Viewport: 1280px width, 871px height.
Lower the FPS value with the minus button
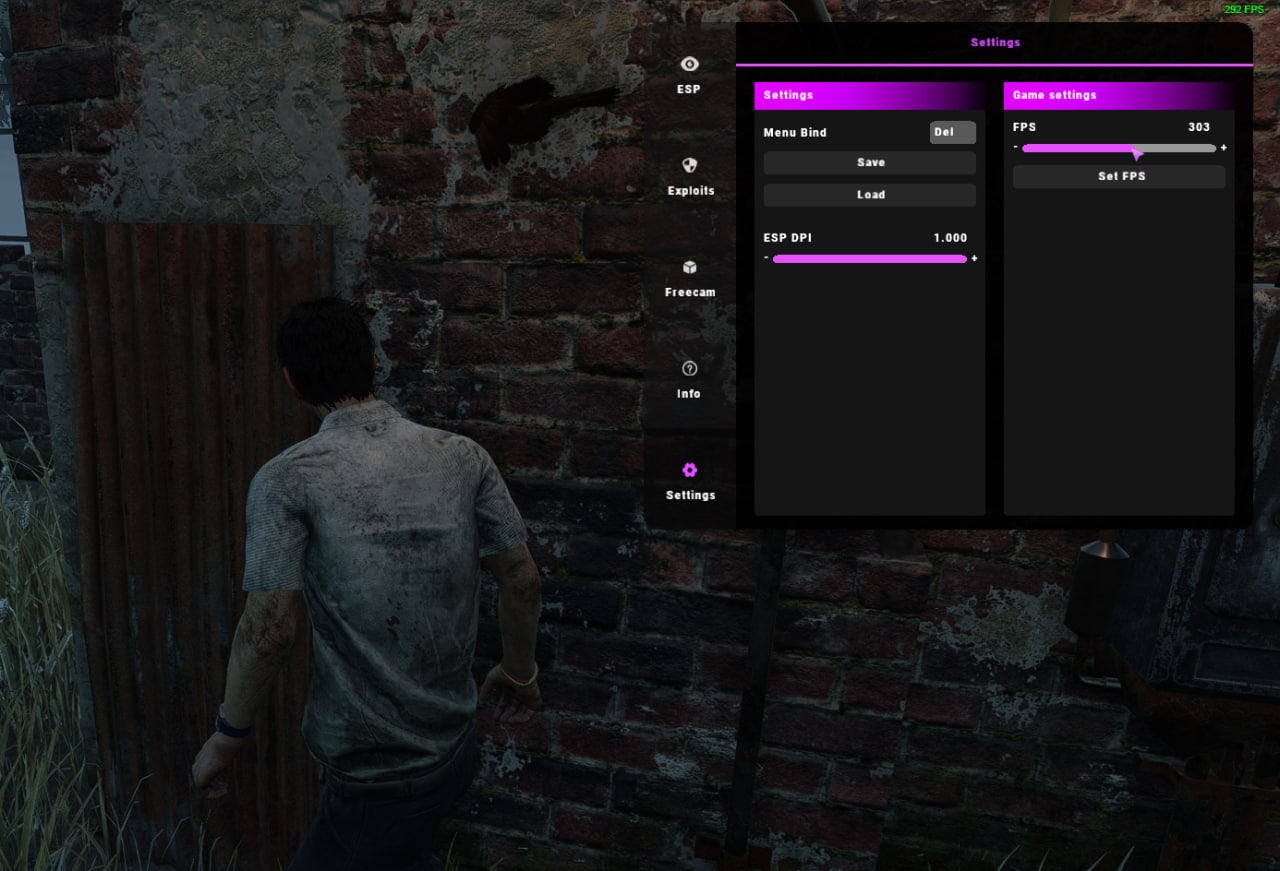click(1015, 147)
